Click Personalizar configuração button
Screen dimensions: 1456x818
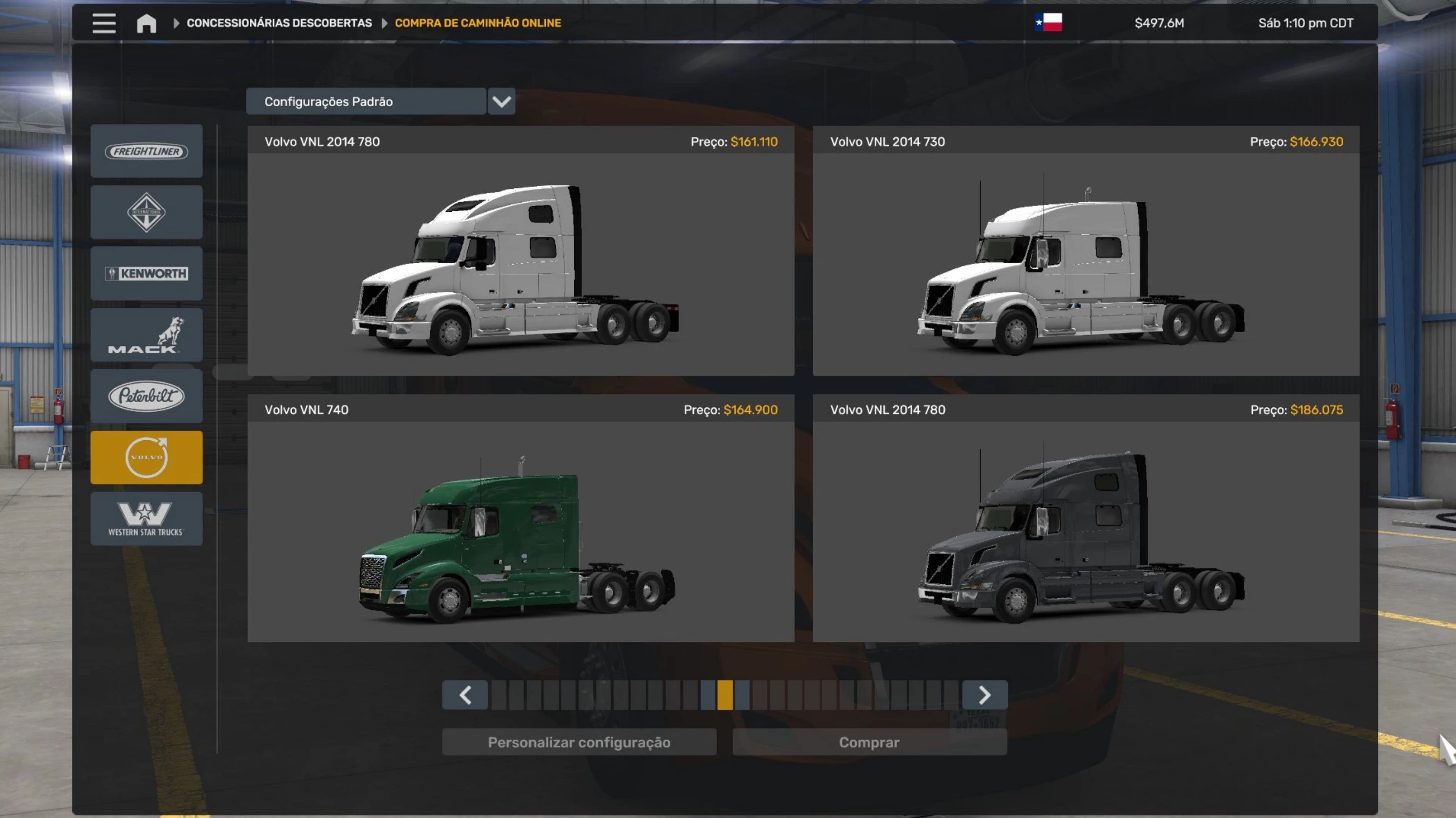point(579,742)
